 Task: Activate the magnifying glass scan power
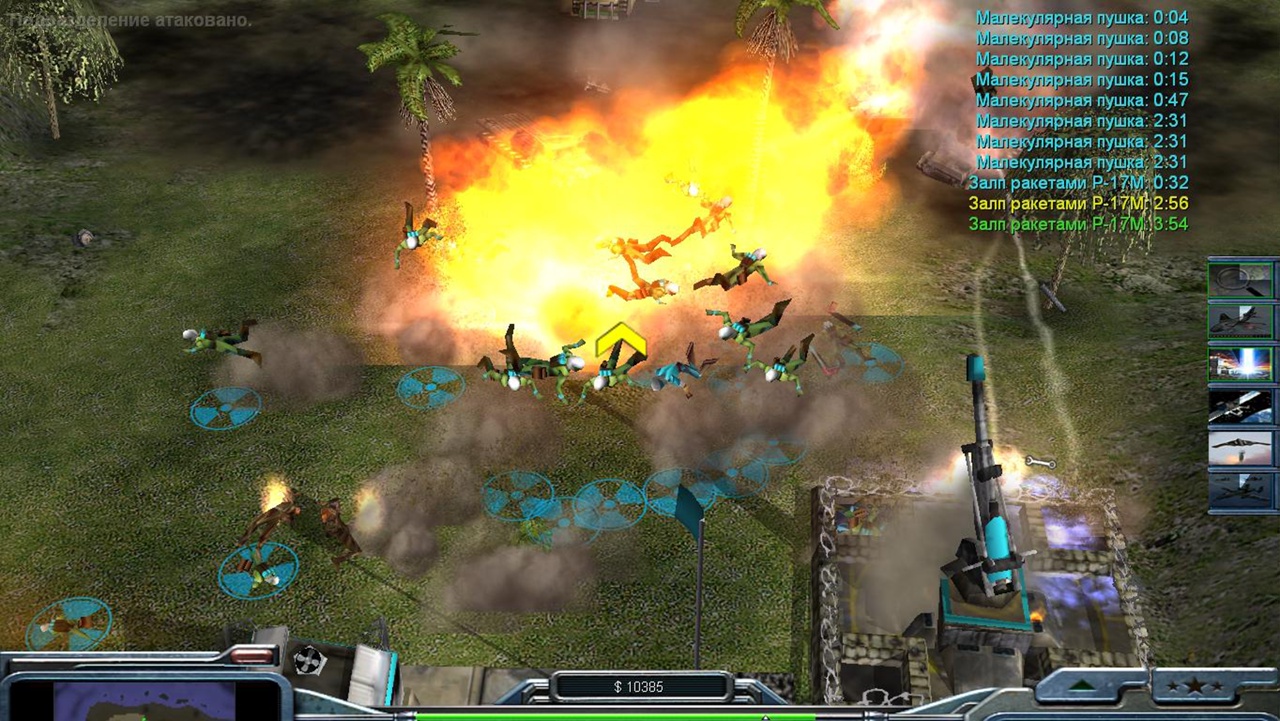coord(1241,279)
